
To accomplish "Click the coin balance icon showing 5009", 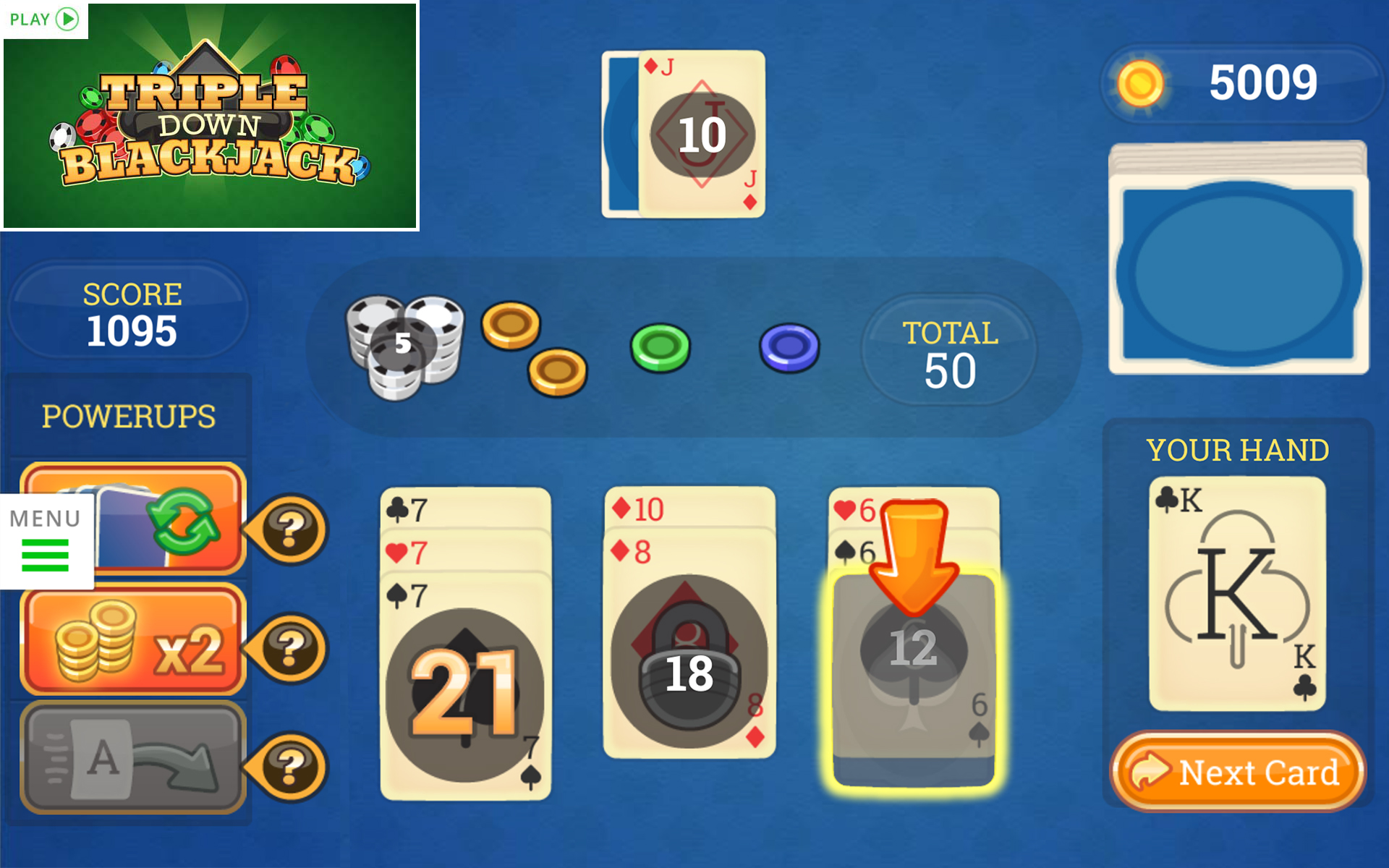I will tap(1143, 83).
